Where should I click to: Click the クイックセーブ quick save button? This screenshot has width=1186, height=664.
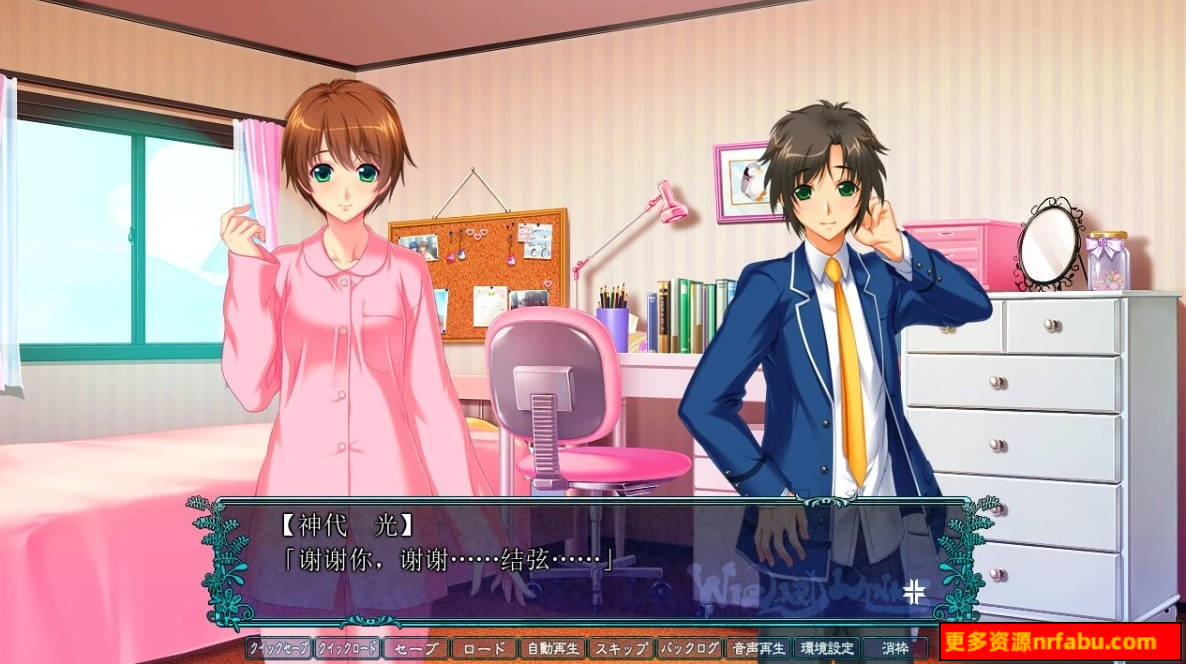[x=279, y=648]
